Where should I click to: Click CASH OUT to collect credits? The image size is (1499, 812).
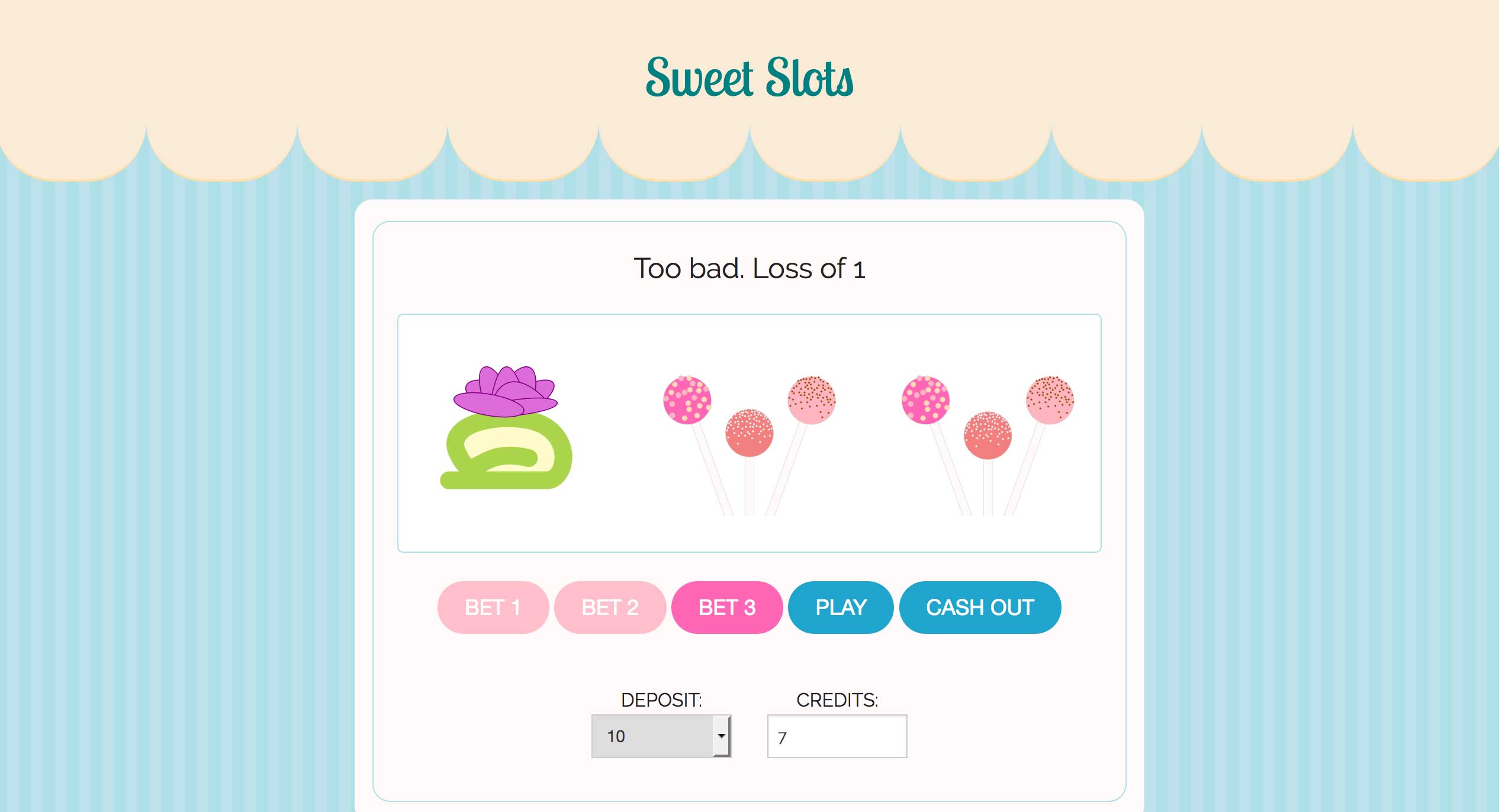(980, 607)
